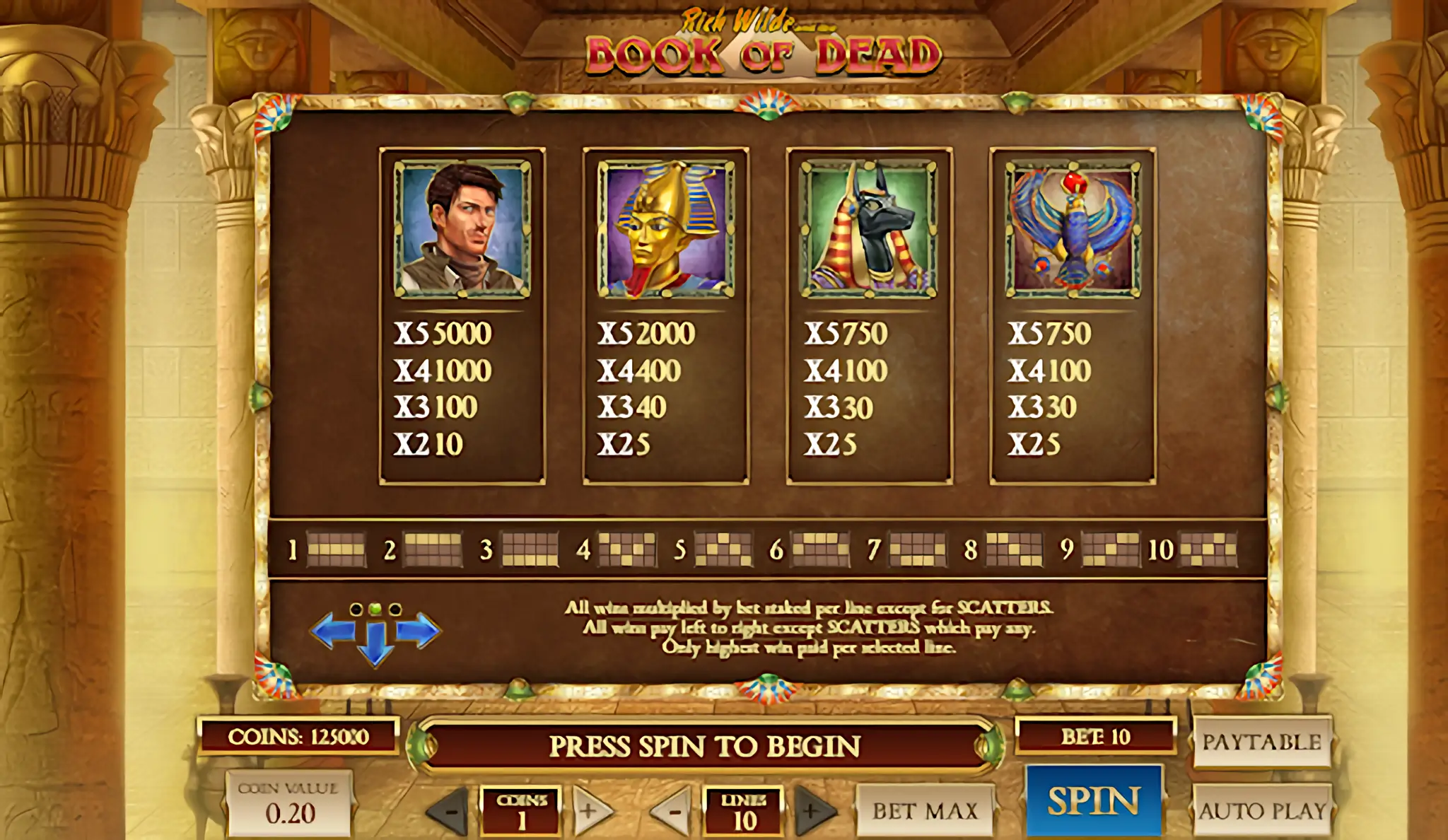Go to the next paytable page
The height and width of the screenshot is (840, 1448).
click(421, 630)
